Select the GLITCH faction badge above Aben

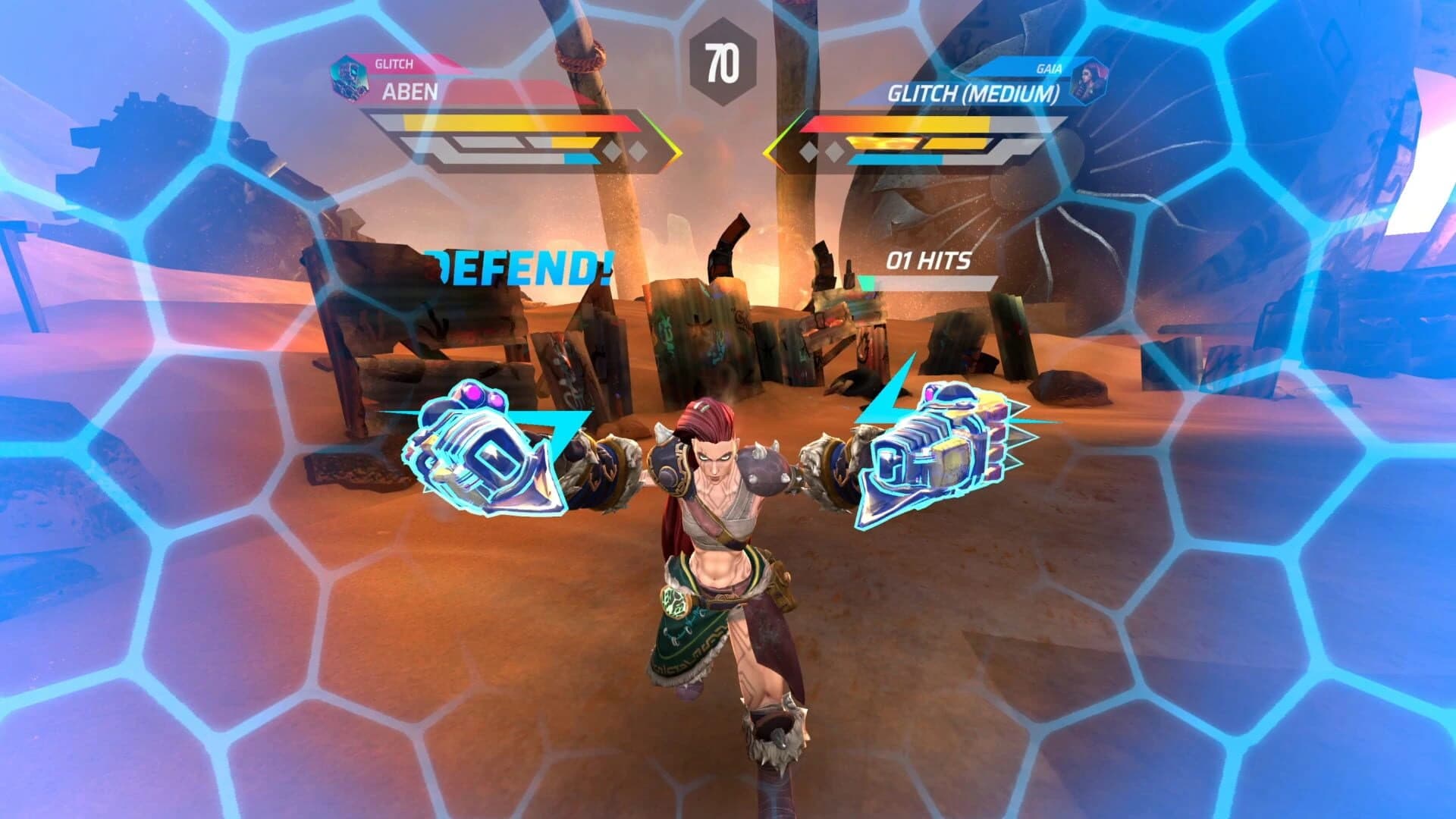(x=394, y=64)
